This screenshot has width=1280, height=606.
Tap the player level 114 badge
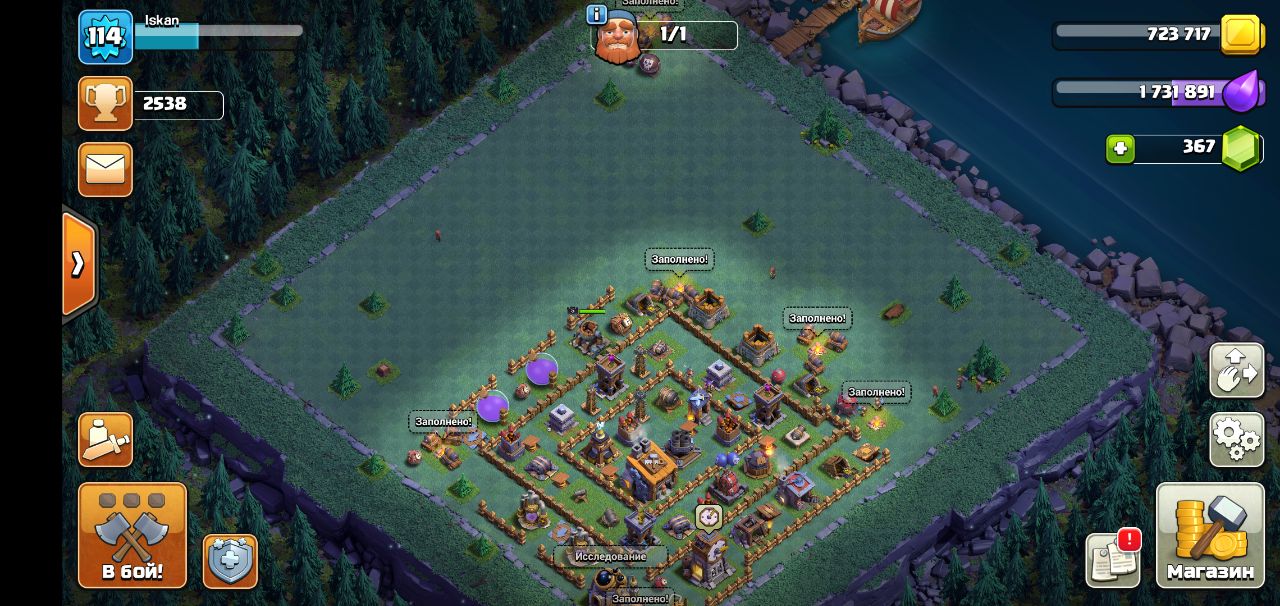pos(105,37)
